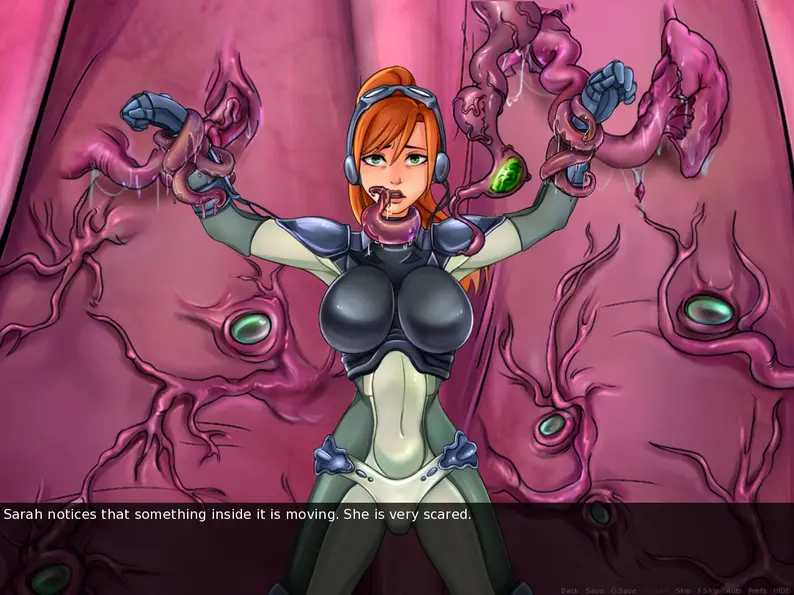Toggle Auto advance mode
Screen dimensions: 794x595
[733, 590]
